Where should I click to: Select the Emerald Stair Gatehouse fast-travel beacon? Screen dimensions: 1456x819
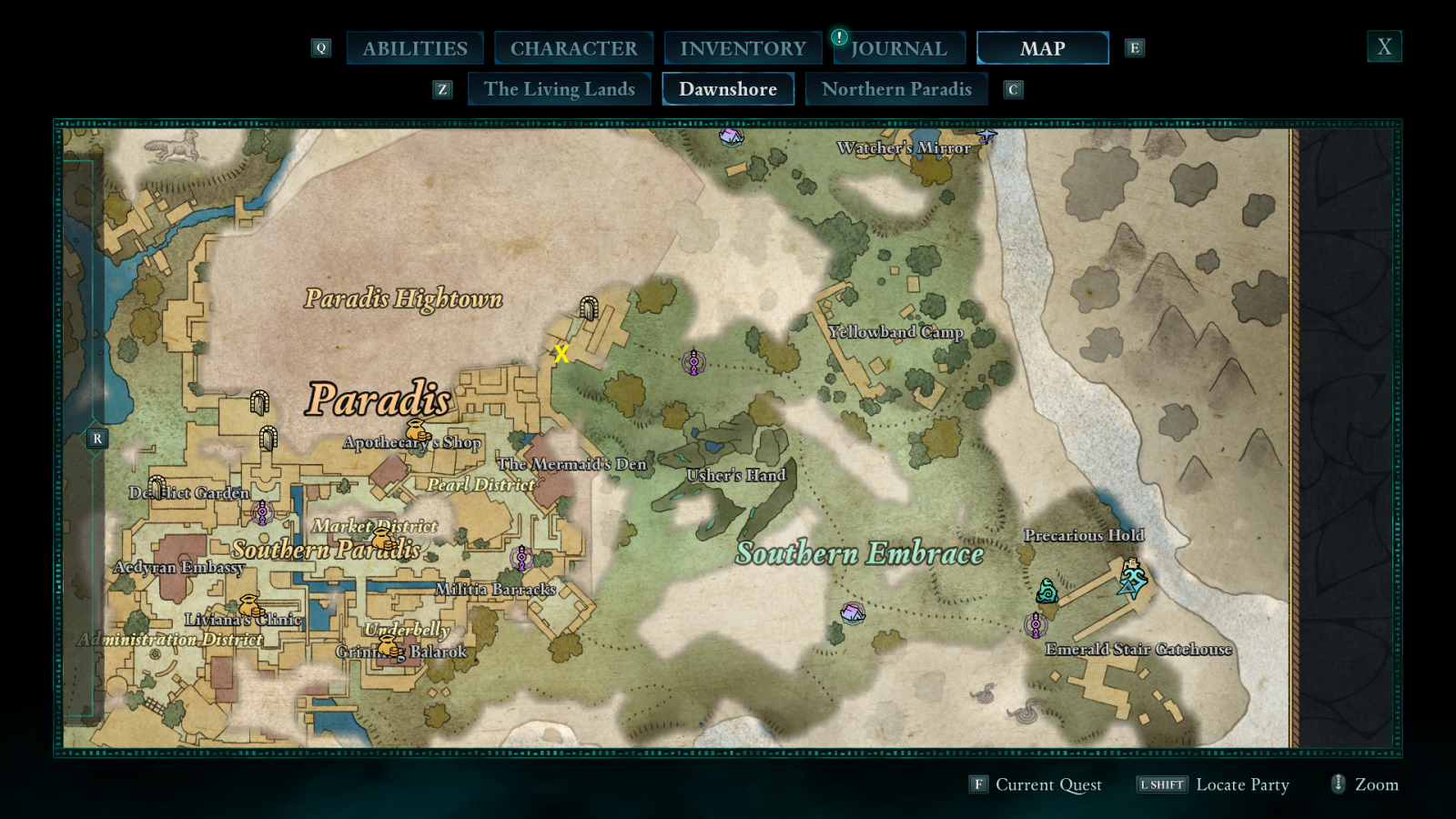(x=1035, y=625)
